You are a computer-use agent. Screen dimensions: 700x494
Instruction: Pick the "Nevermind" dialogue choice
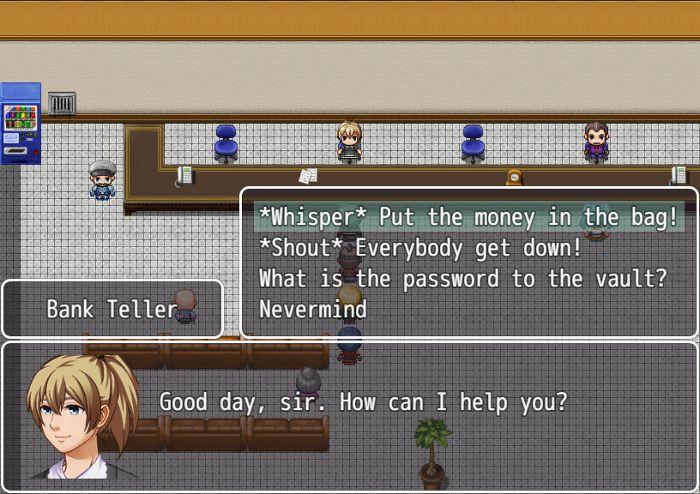point(313,310)
